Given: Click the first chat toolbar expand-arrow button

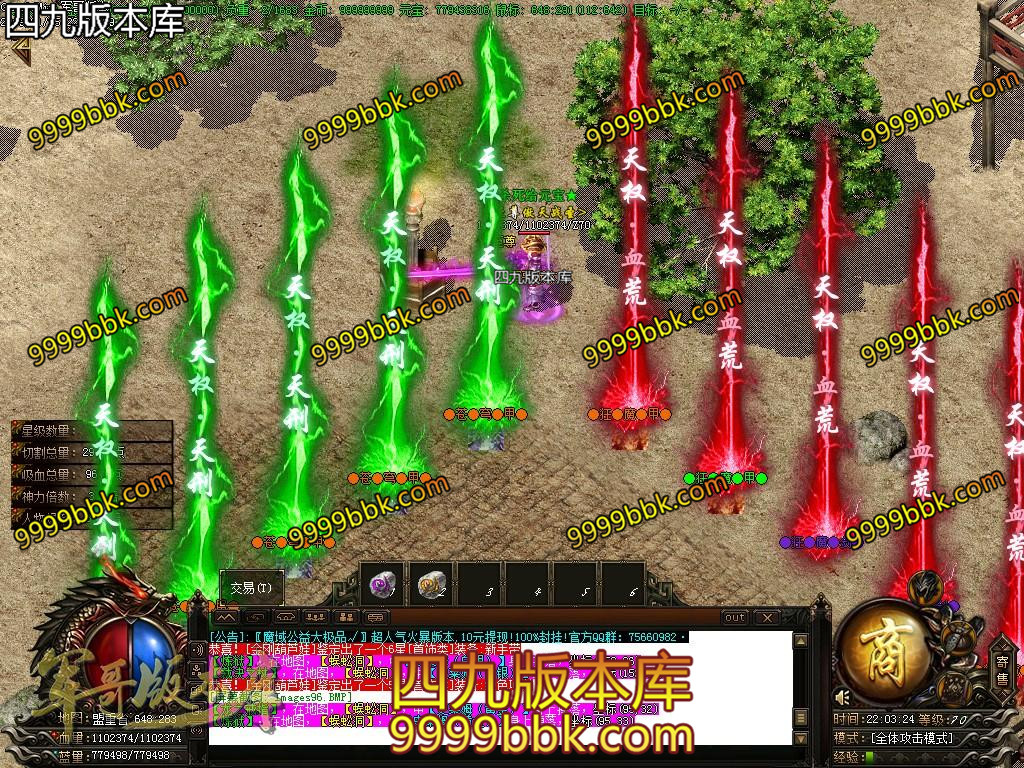Looking at the screenshot, I should (x=226, y=618).
